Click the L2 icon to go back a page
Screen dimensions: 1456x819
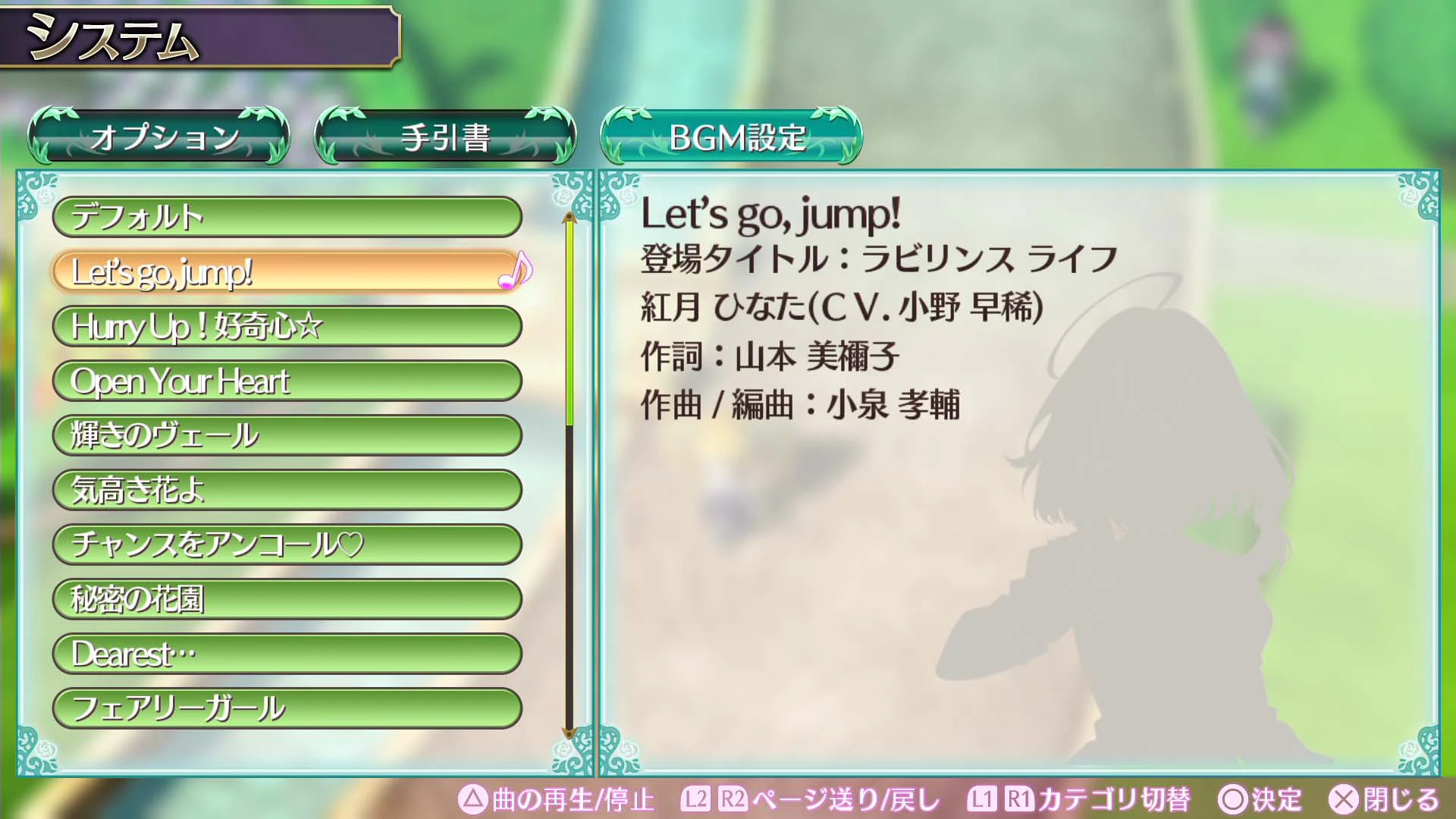(698, 799)
